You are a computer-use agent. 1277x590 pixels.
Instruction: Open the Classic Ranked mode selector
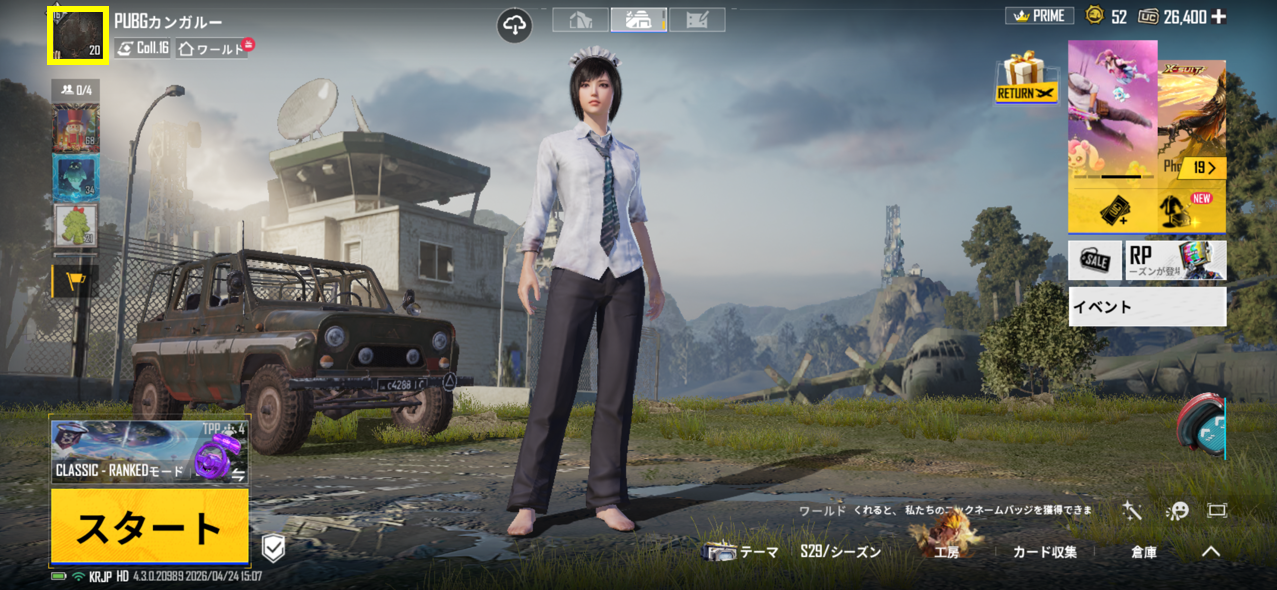[x=149, y=453]
